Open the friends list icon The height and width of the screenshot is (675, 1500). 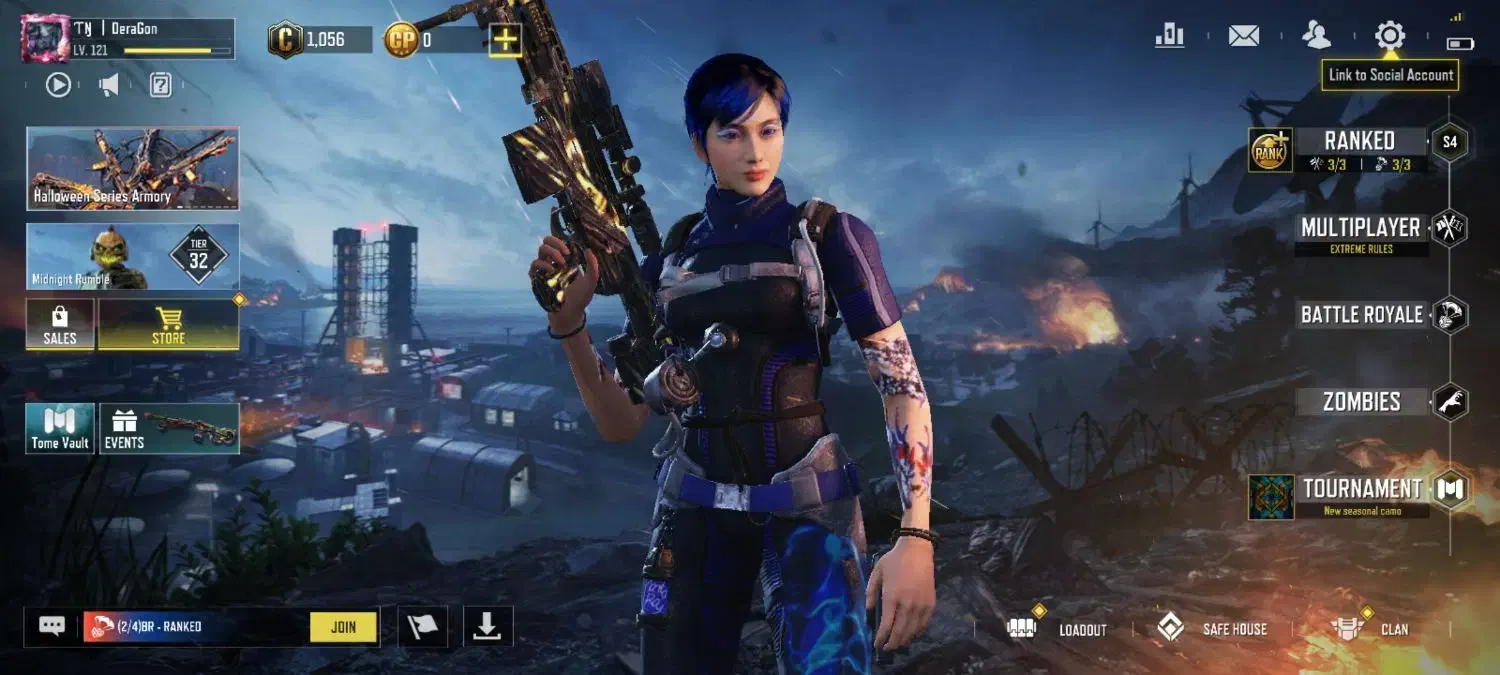pos(1316,36)
